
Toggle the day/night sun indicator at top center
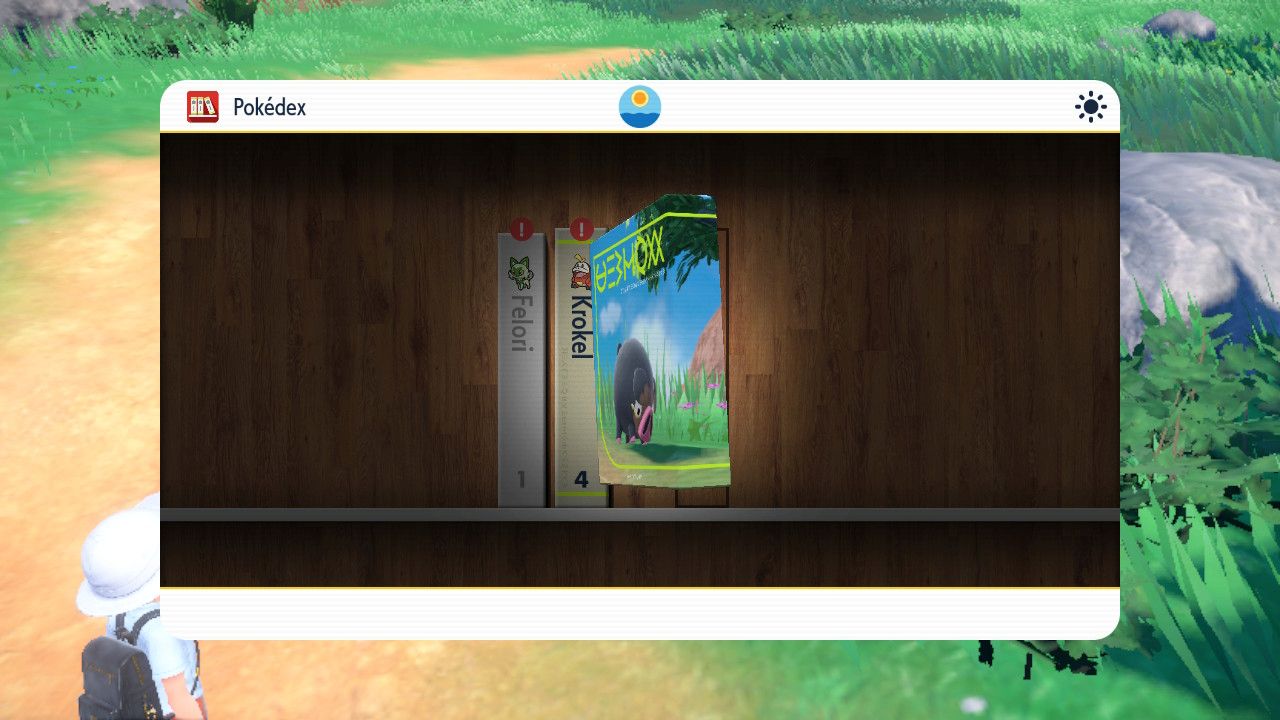coord(640,105)
